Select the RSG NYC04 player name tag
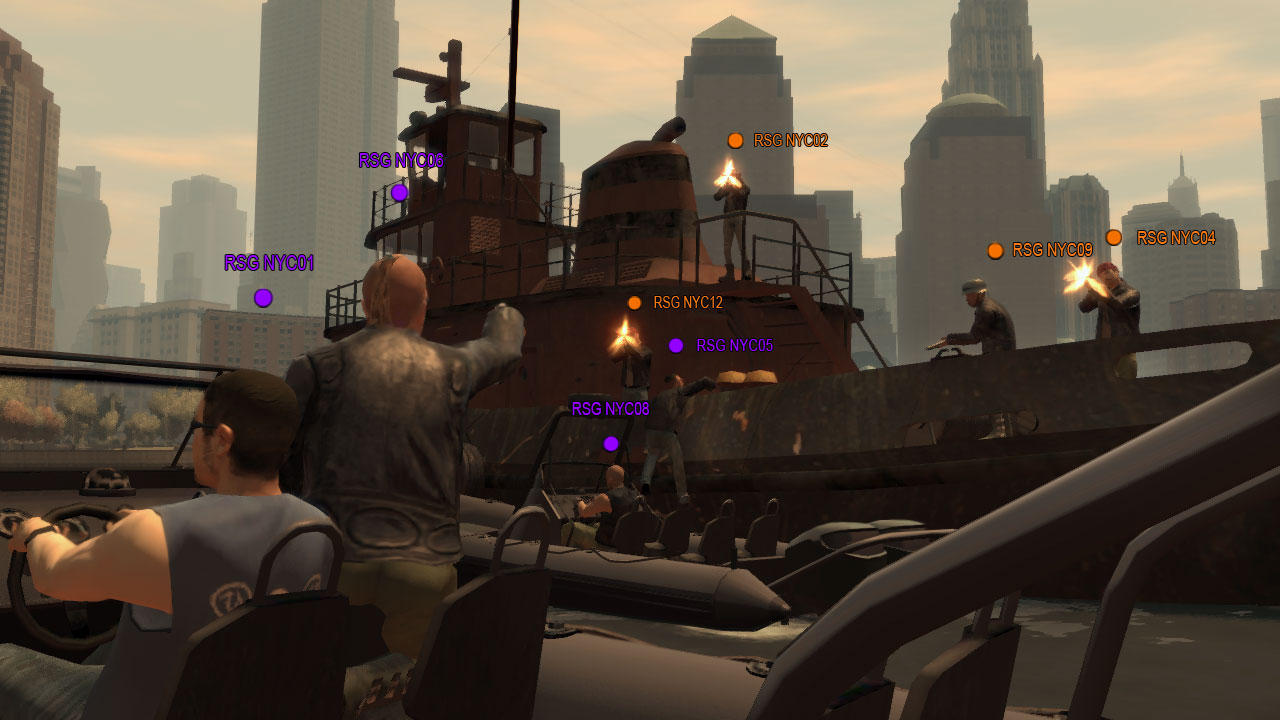Screen dimensions: 1280x720 point(1176,238)
